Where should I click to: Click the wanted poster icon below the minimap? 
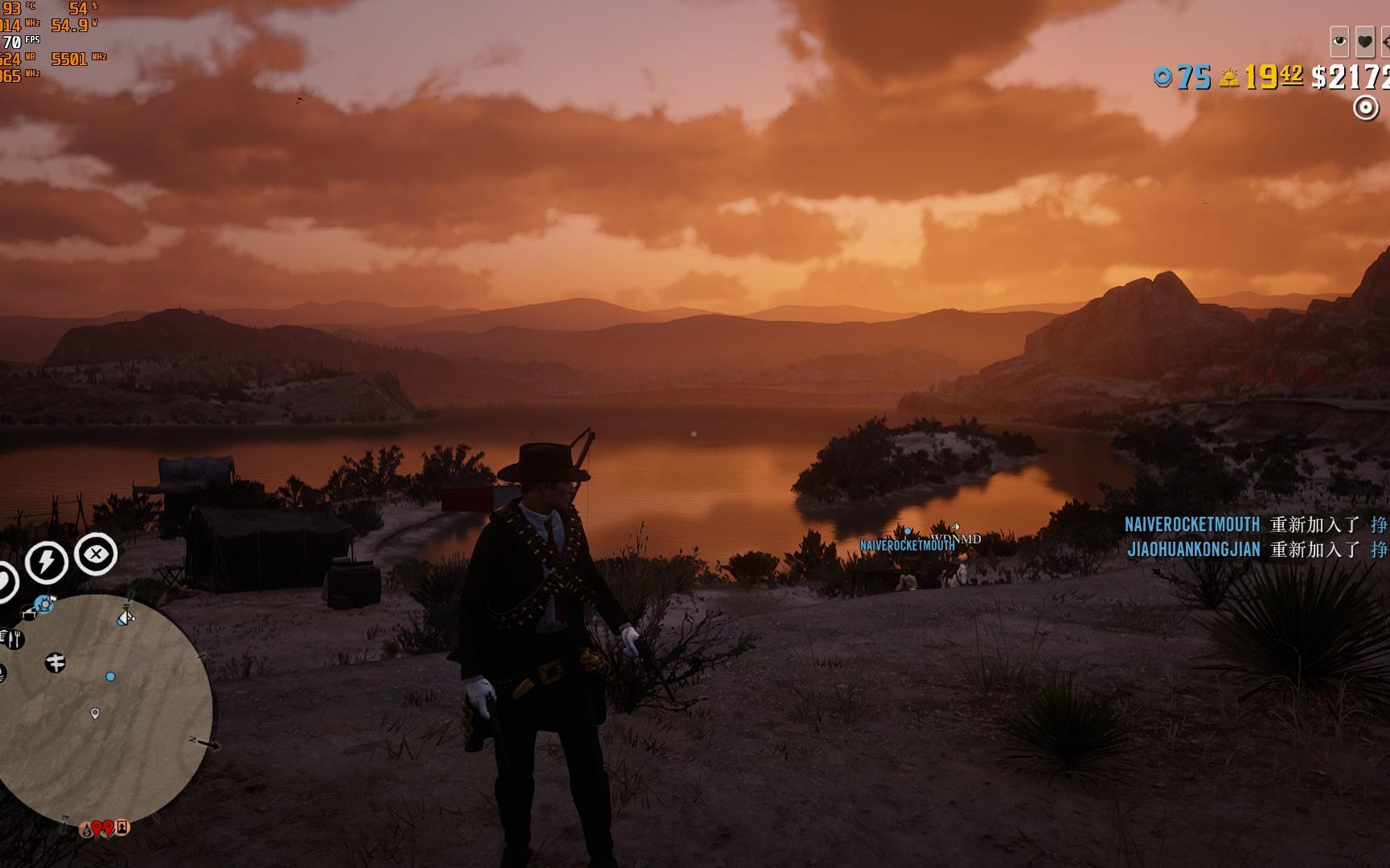click(x=122, y=826)
